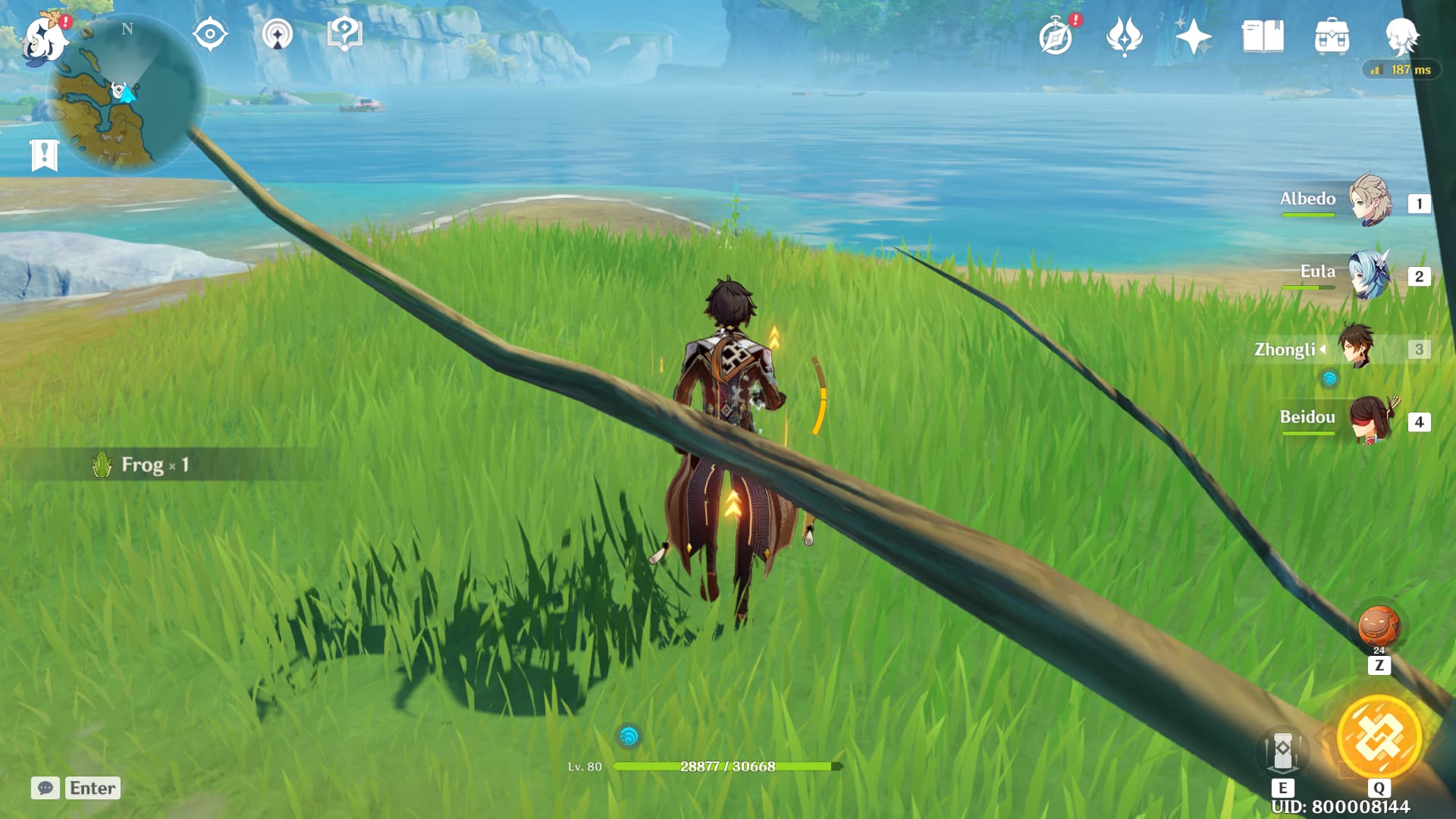Open the battle pass icon
The width and height of the screenshot is (1456, 819).
point(1124,36)
